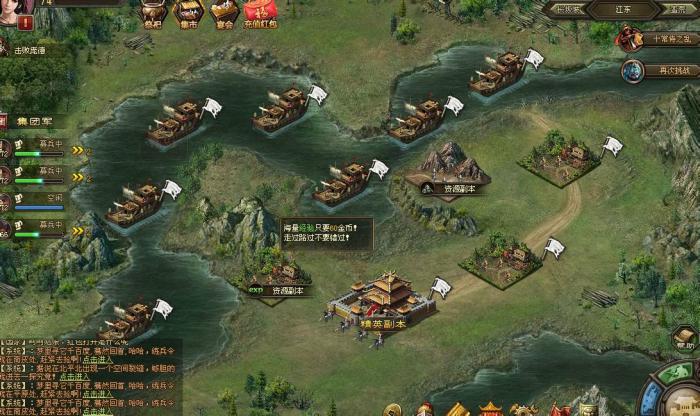This screenshot has width=700, height=416.
Task: Open the 击败庞德 quest tracker
Action: click(22, 49)
